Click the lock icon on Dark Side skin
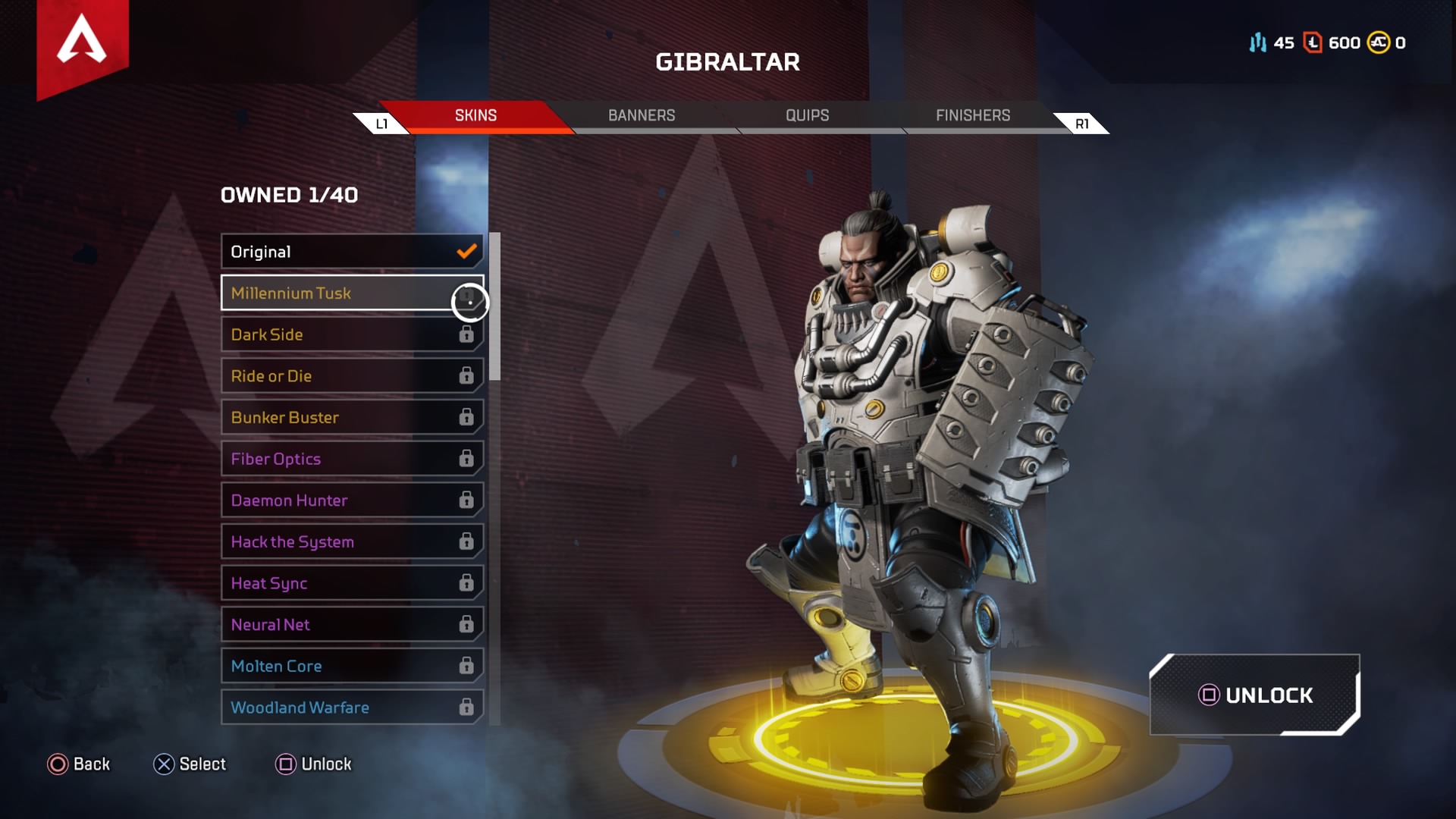Viewport: 1456px width, 819px height. (468, 334)
